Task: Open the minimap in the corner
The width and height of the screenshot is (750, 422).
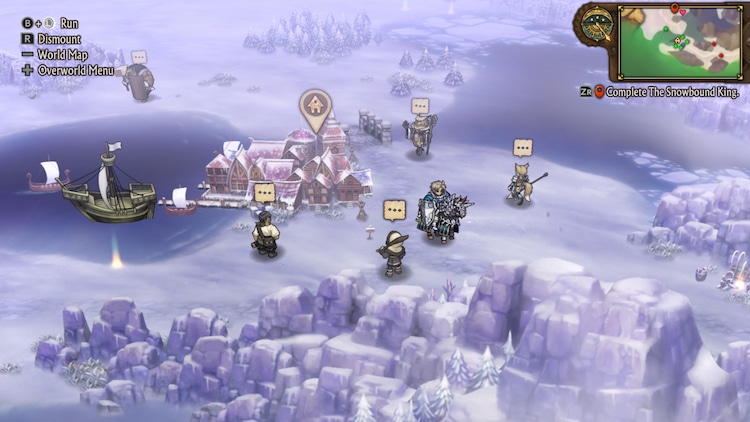Action: pyautogui.click(x=681, y=42)
